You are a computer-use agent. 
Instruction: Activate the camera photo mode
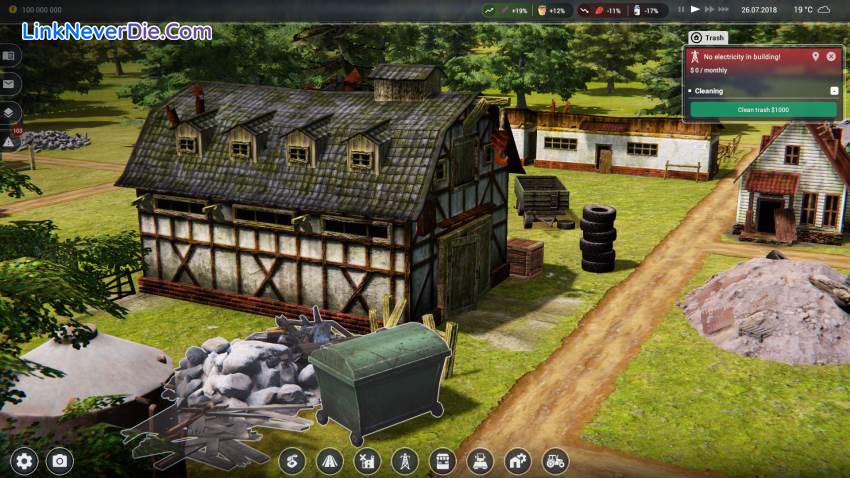(x=60, y=461)
